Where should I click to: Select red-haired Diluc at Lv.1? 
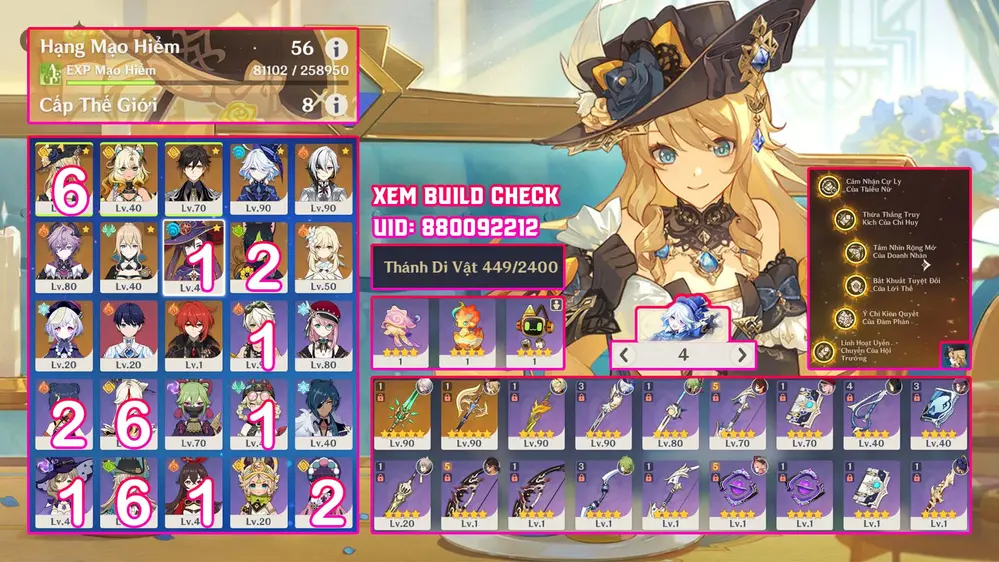pyautogui.click(x=192, y=335)
